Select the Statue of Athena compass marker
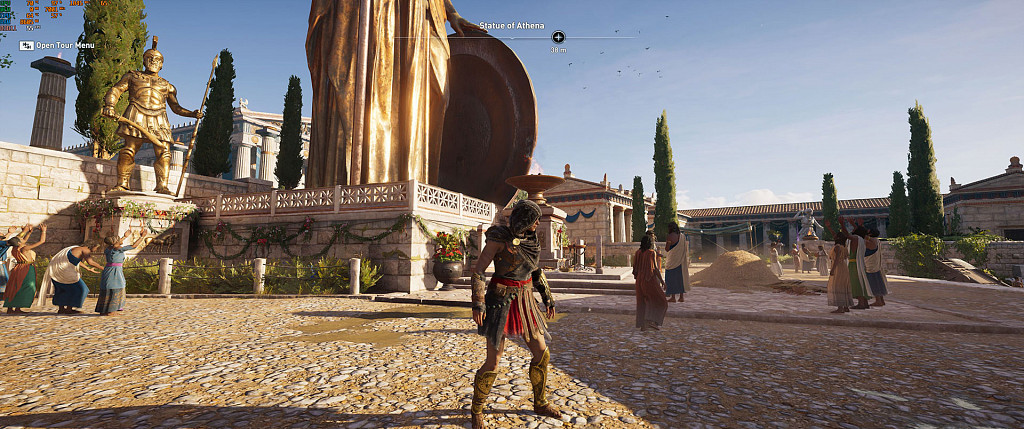The width and height of the screenshot is (1024, 429). 558,37
